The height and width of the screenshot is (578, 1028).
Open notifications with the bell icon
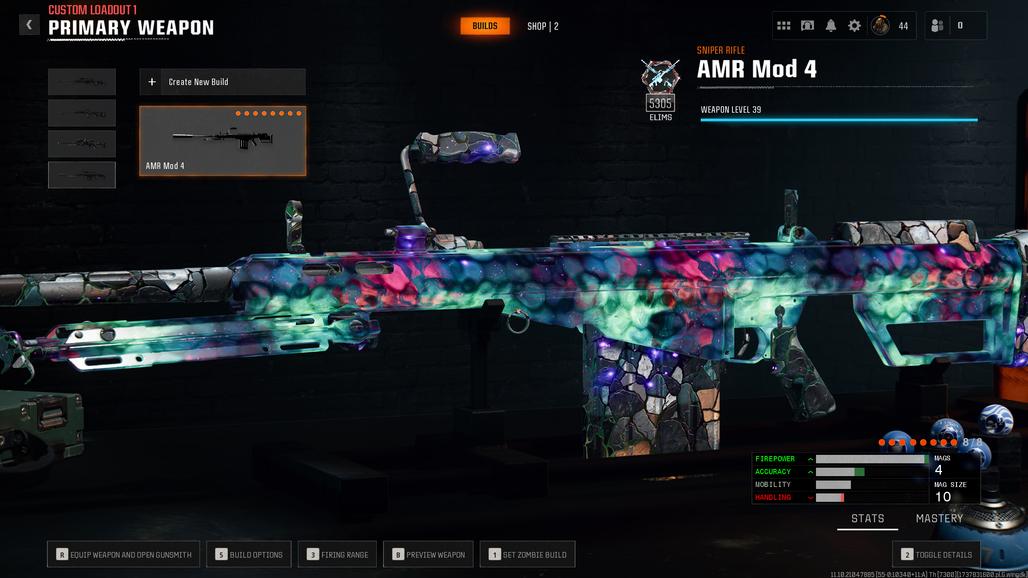point(831,26)
